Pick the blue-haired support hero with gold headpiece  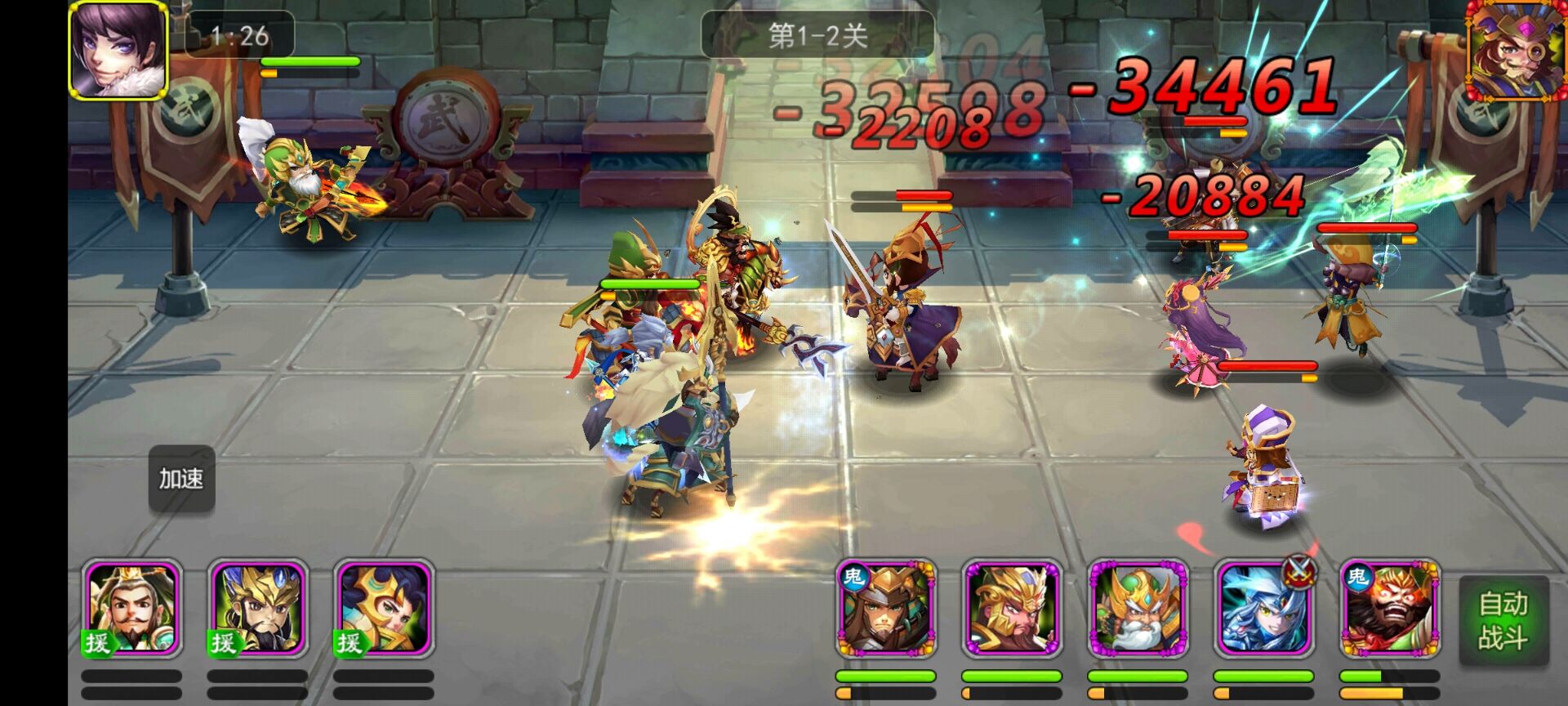(x=384, y=609)
